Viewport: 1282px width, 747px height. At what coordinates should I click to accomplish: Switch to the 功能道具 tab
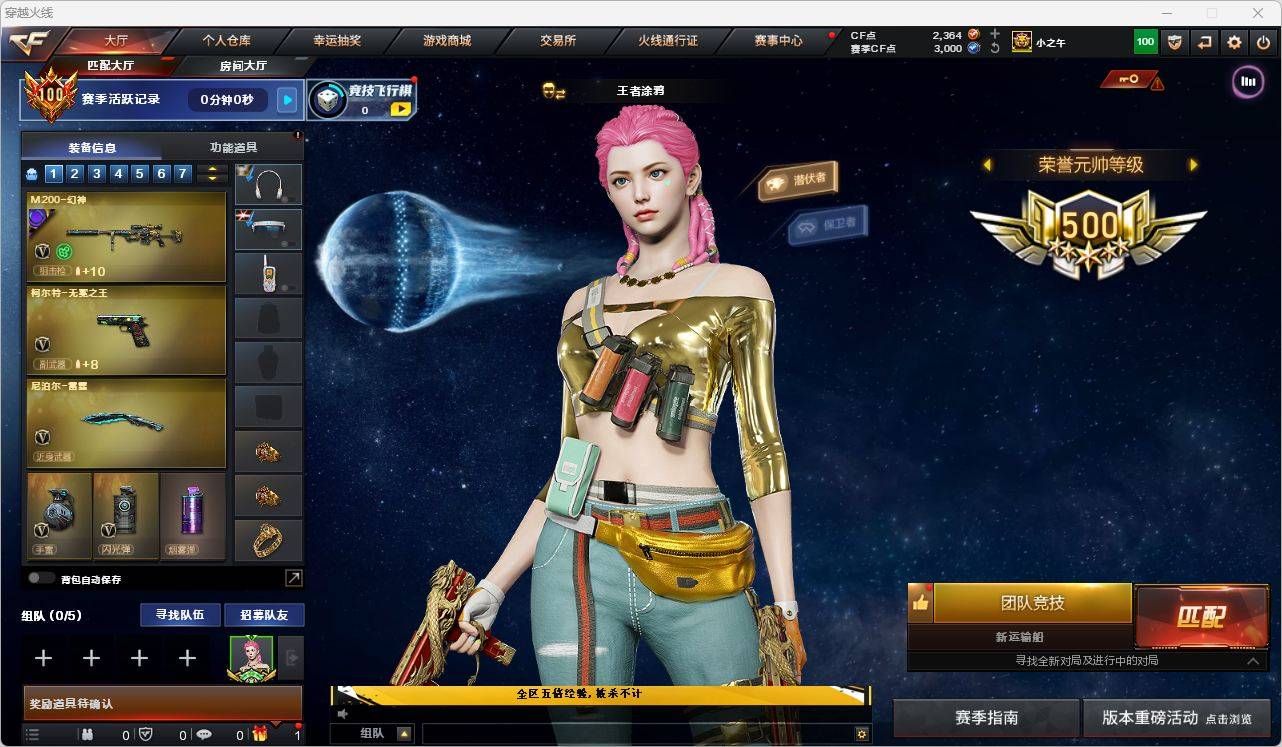coord(233,147)
